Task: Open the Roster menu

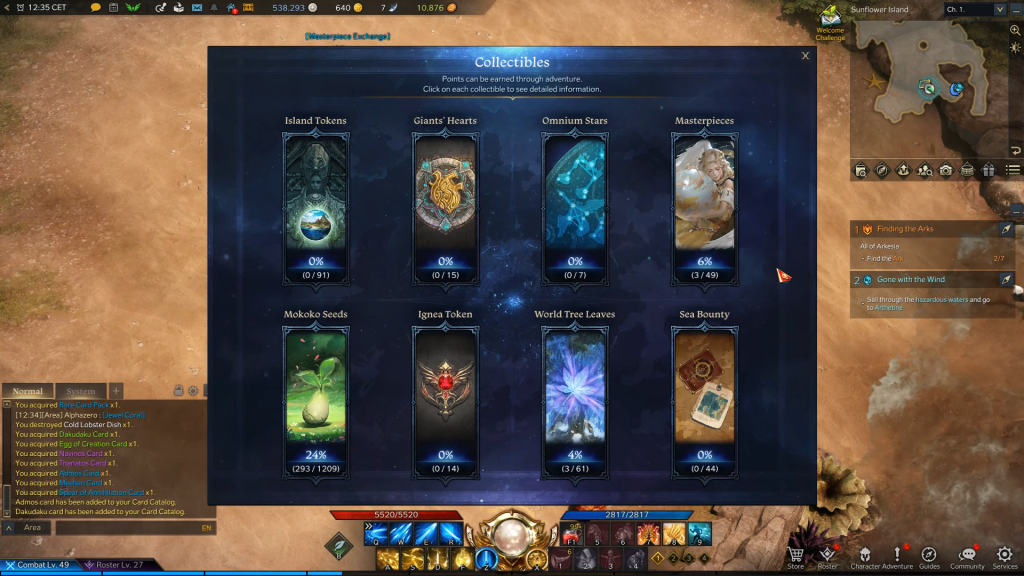Action: pyautogui.click(x=828, y=557)
